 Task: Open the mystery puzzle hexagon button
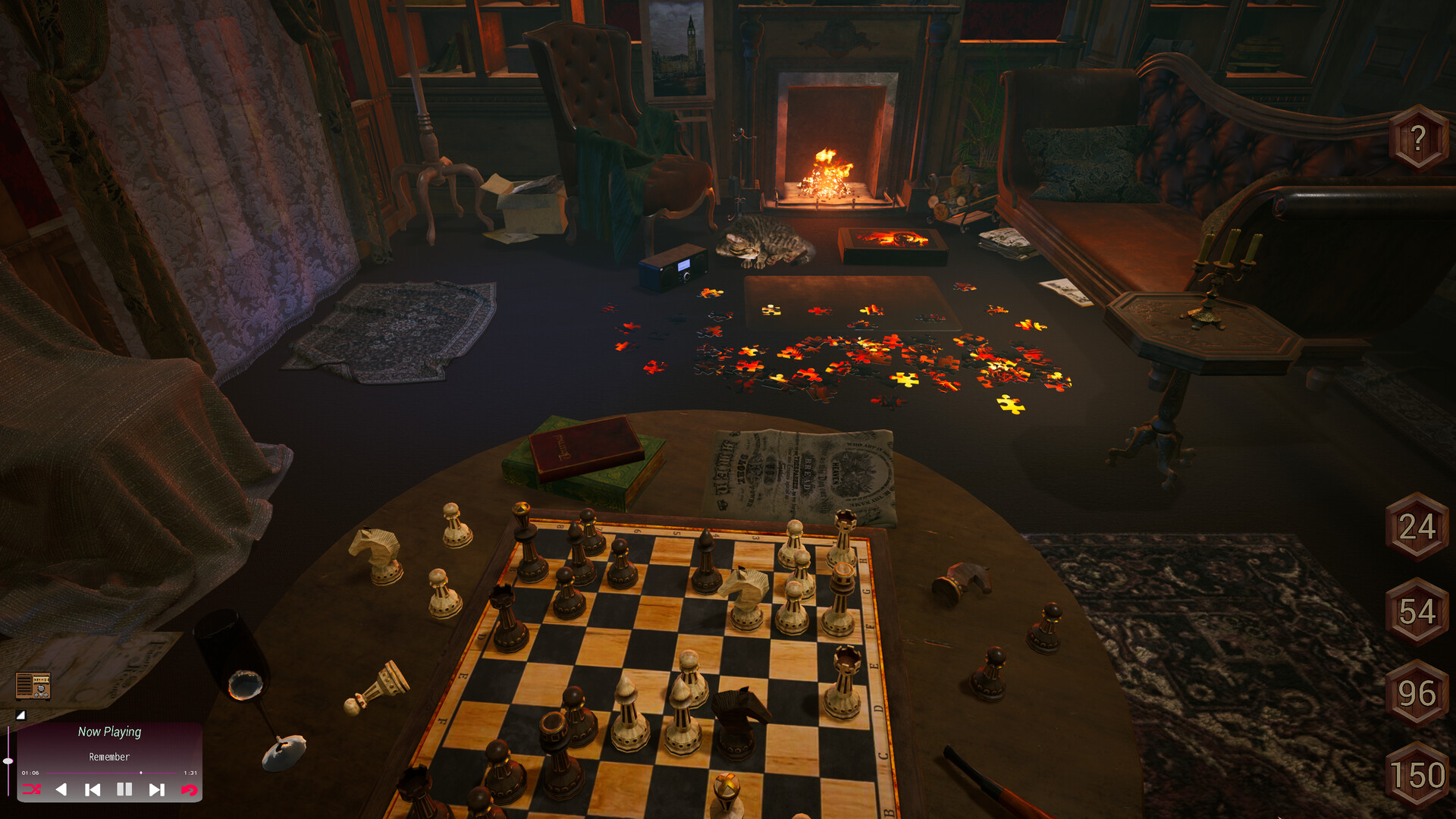coord(1418,136)
